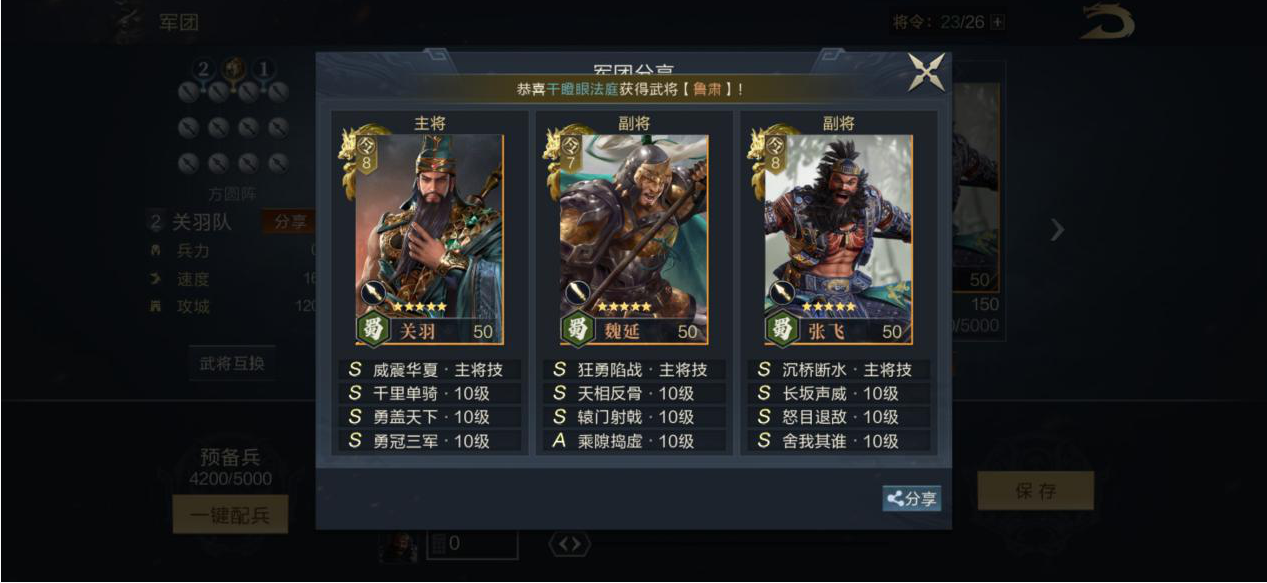Close the army sharing popup

point(926,73)
